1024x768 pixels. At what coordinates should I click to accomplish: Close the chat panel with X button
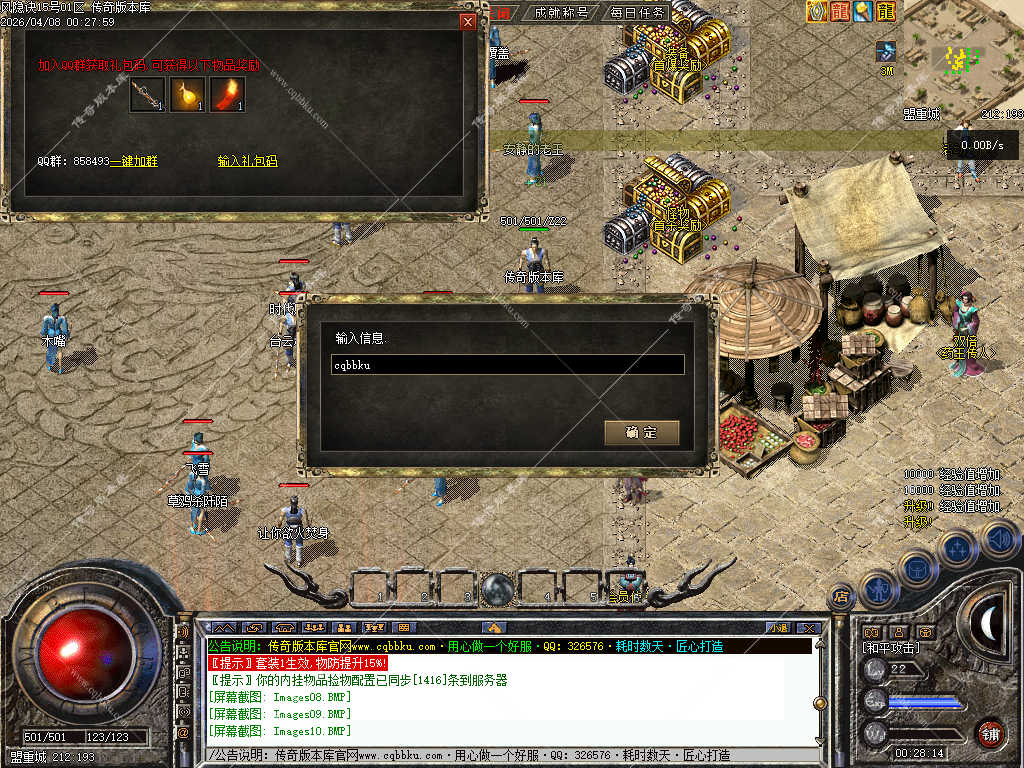pyautogui.click(x=808, y=628)
